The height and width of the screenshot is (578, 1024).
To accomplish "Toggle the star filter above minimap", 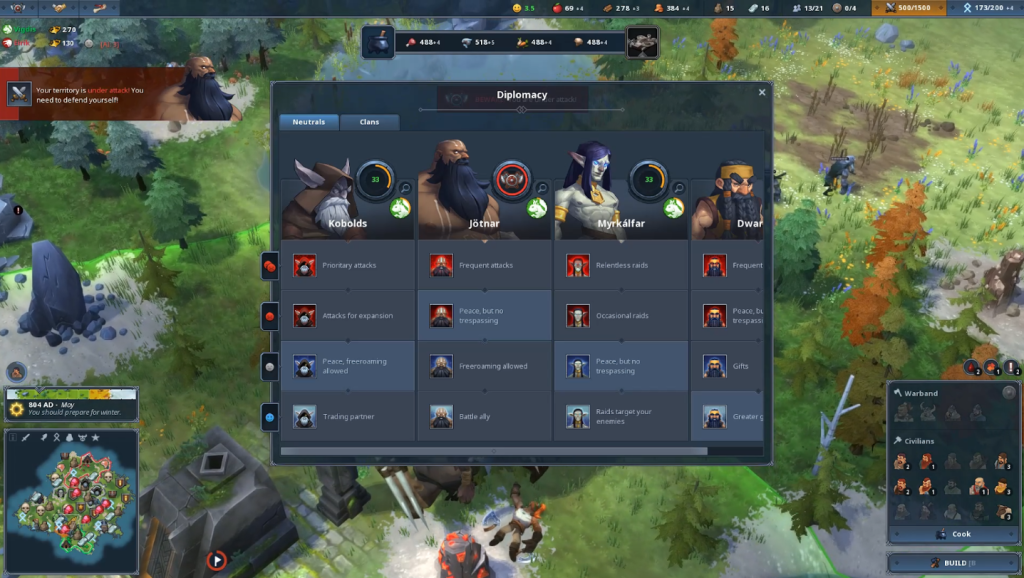I will point(95,438).
